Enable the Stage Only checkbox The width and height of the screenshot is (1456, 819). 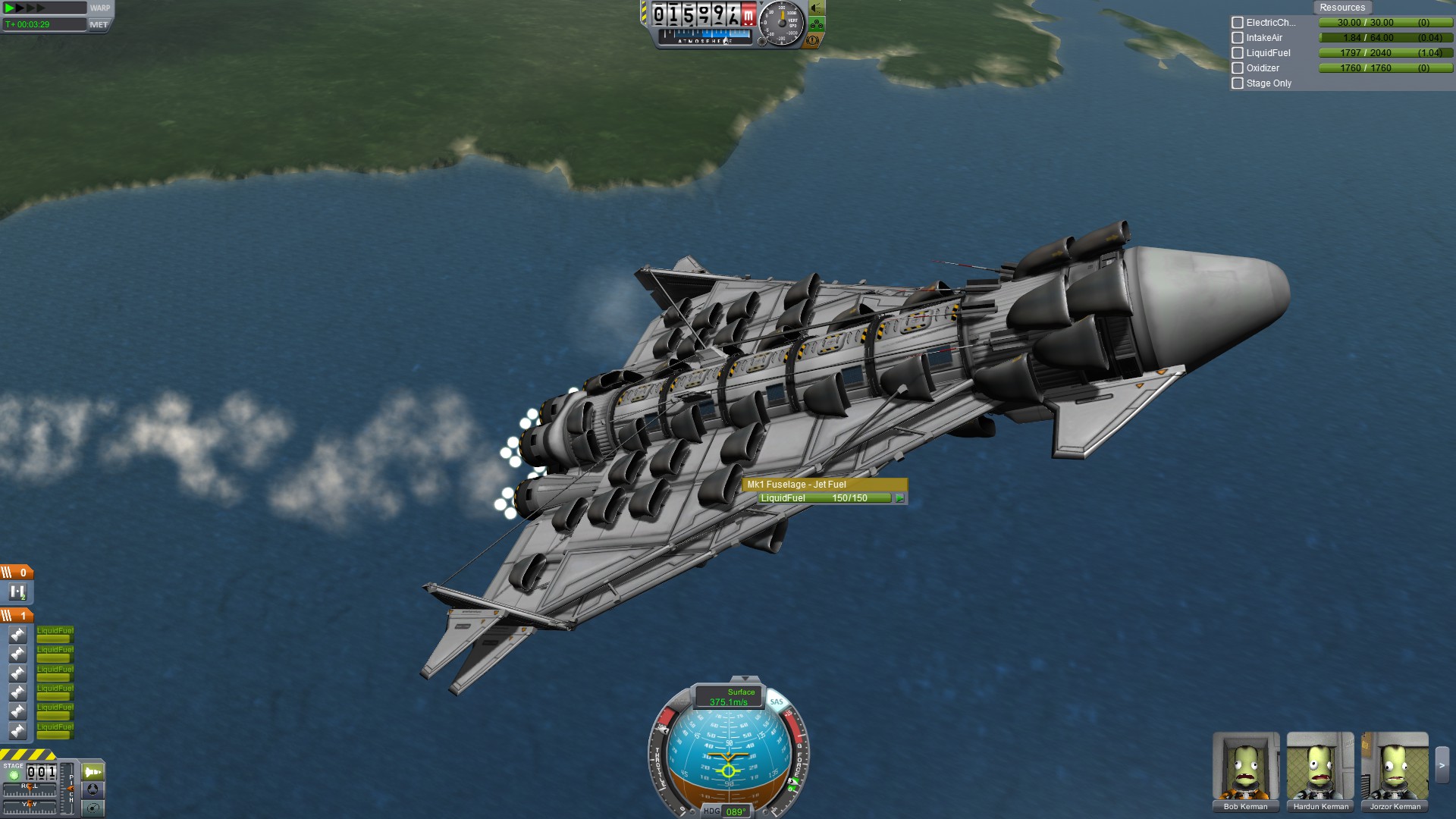(x=1238, y=83)
